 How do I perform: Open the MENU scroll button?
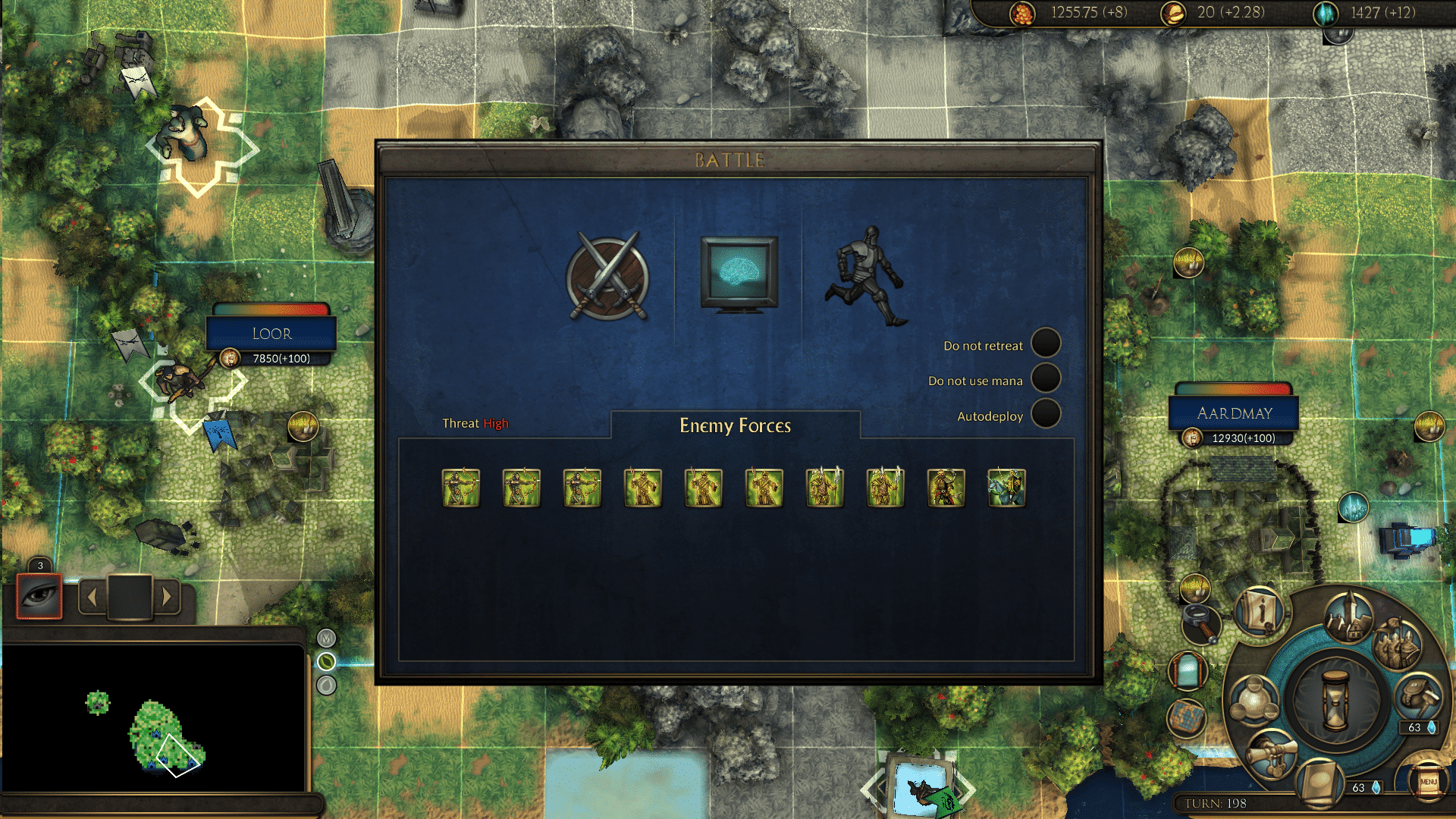pos(1428,781)
